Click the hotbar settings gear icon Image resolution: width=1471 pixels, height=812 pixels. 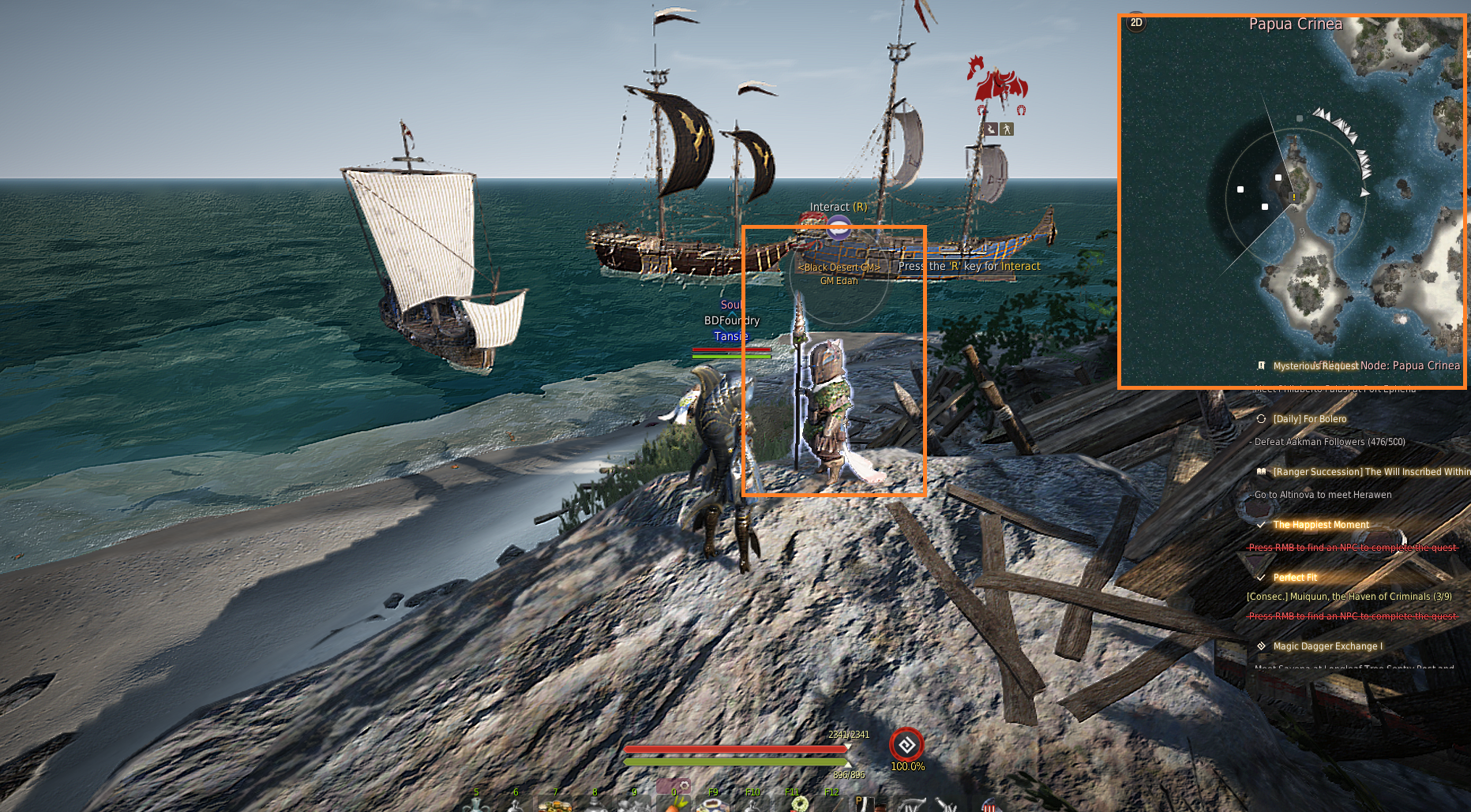[685, 786]
